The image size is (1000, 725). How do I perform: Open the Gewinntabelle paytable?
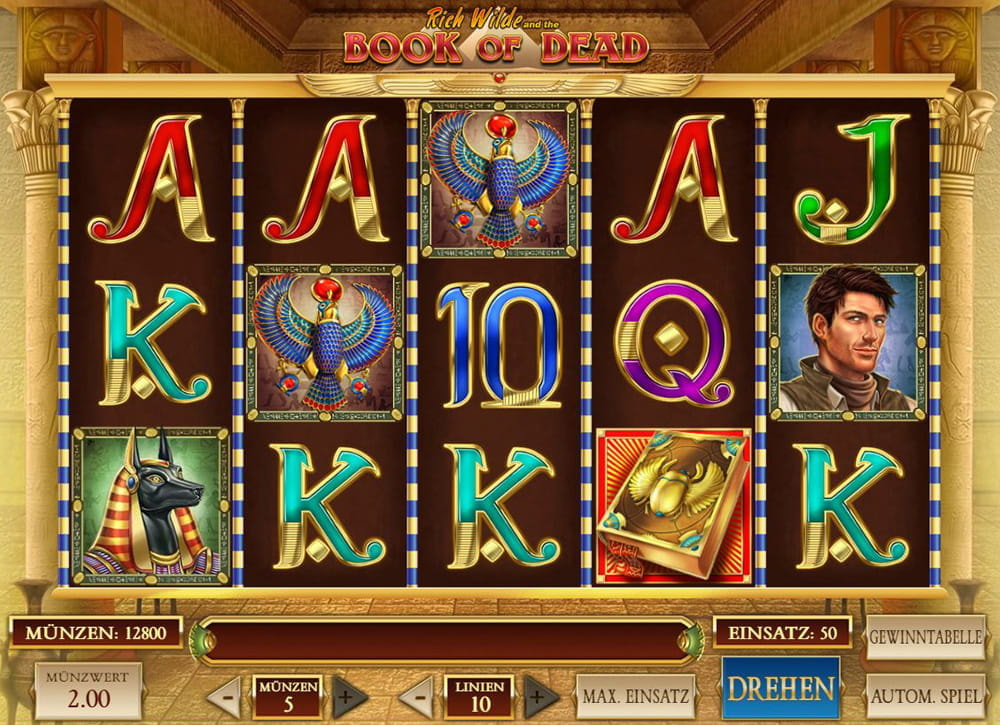click(925, 637)
